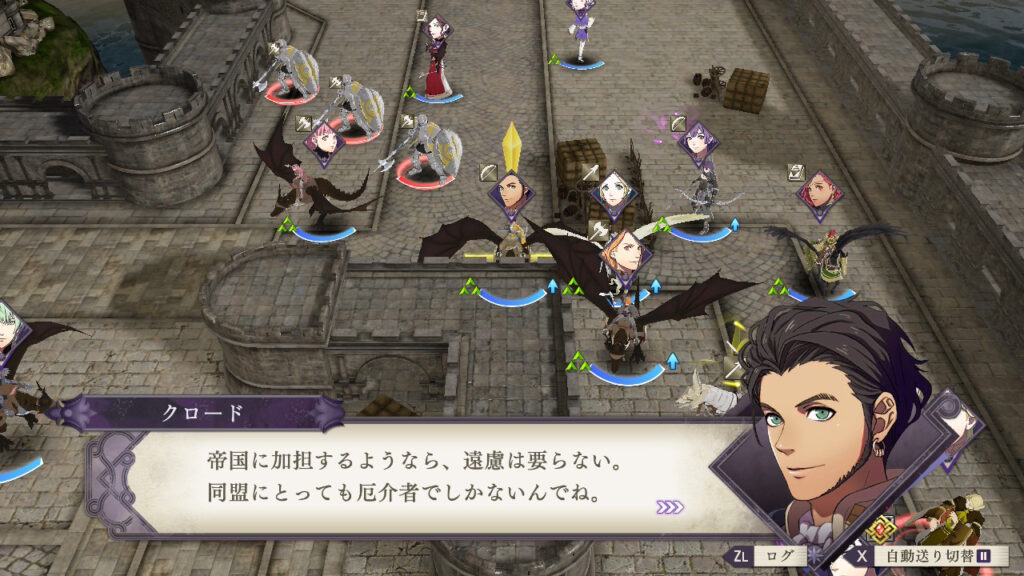Advance dialogue with the purple arrow indicator
The image size is (1024, 576).
tap(670, 507)
